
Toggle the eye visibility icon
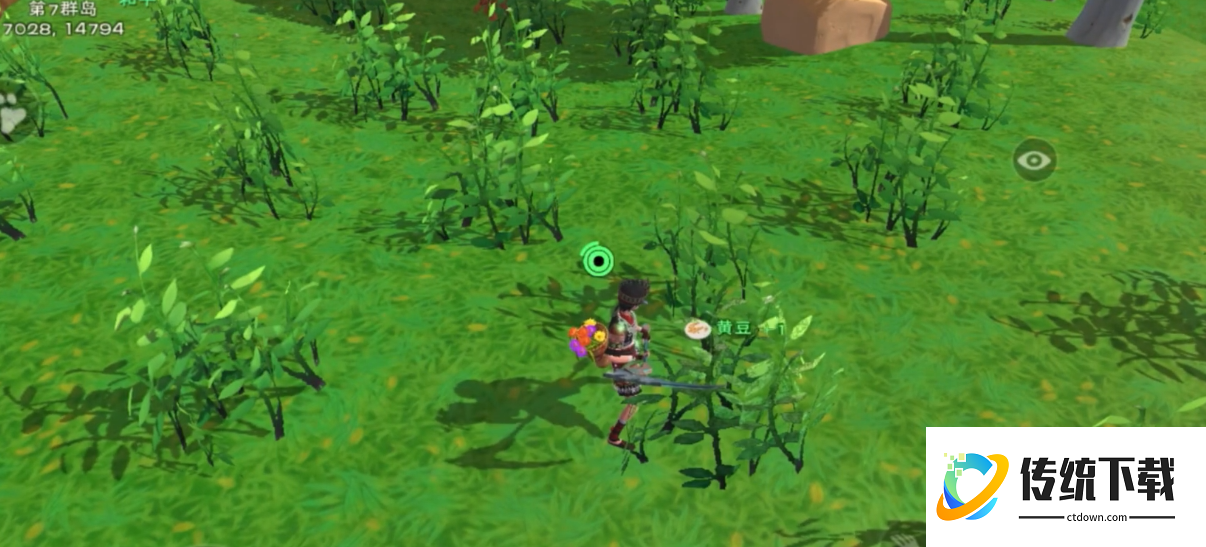[1034, 159]
